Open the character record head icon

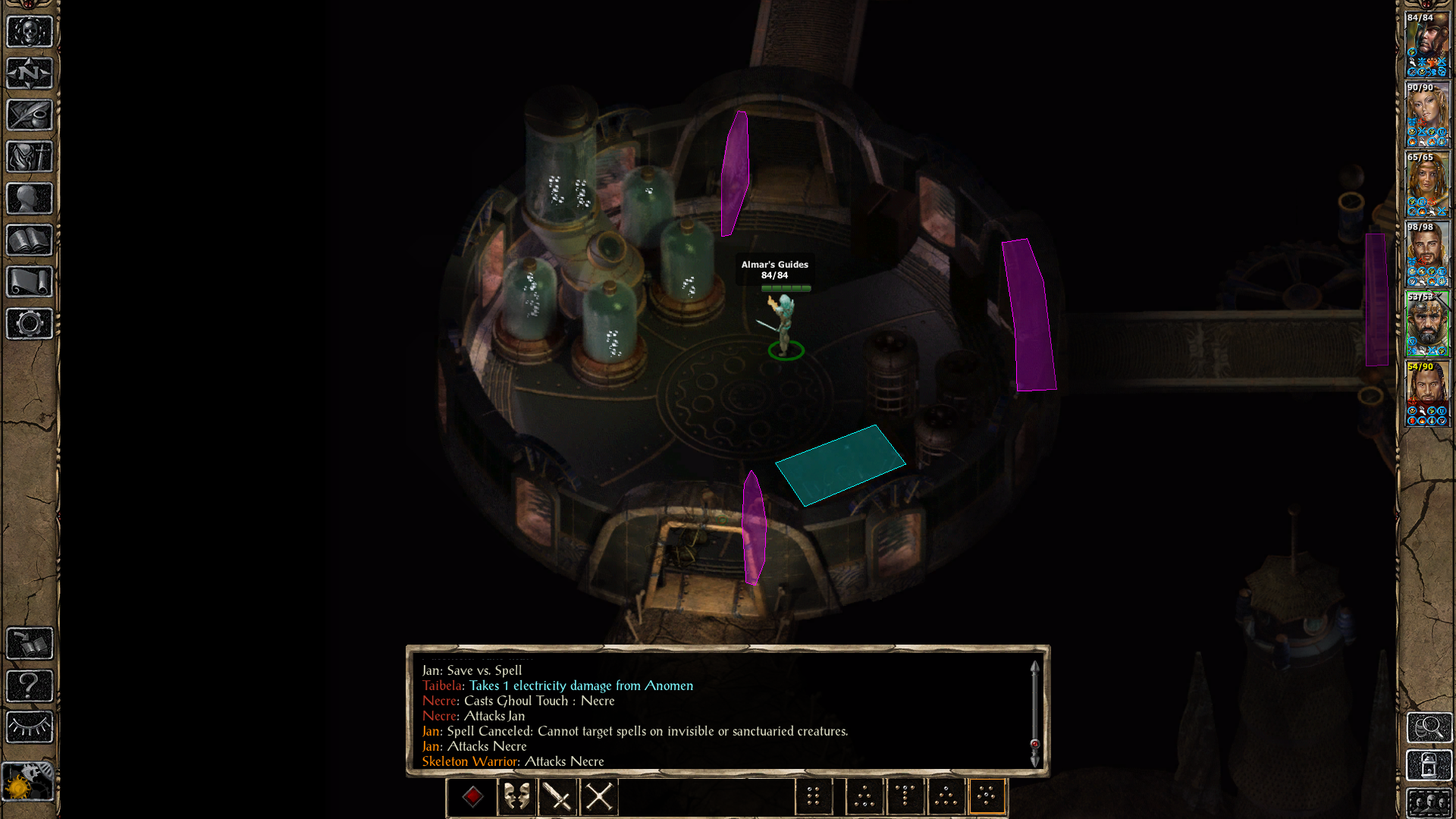28,197
